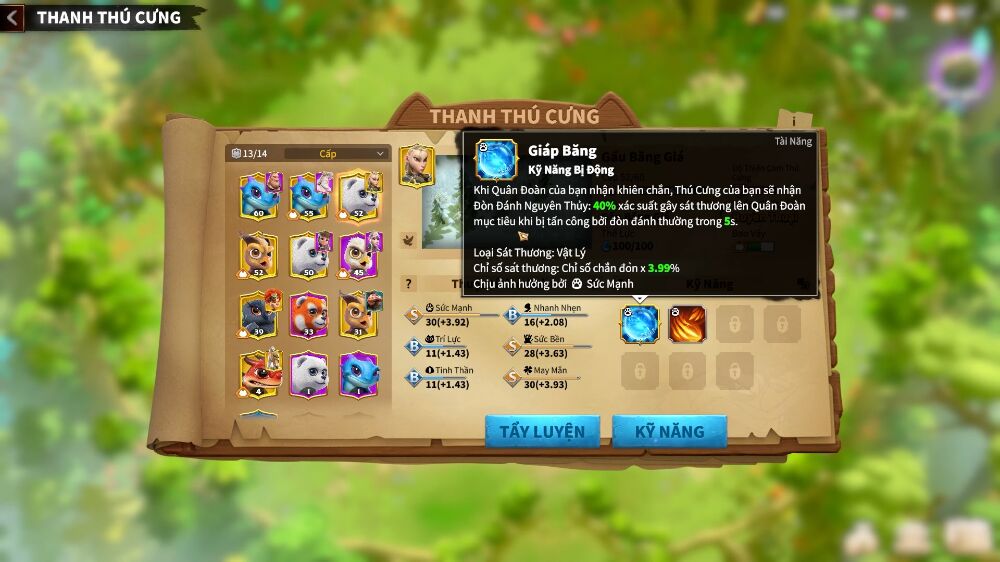Choose the level 39 dark beast pet
The image size is (1000, 562).
point(260,314)
